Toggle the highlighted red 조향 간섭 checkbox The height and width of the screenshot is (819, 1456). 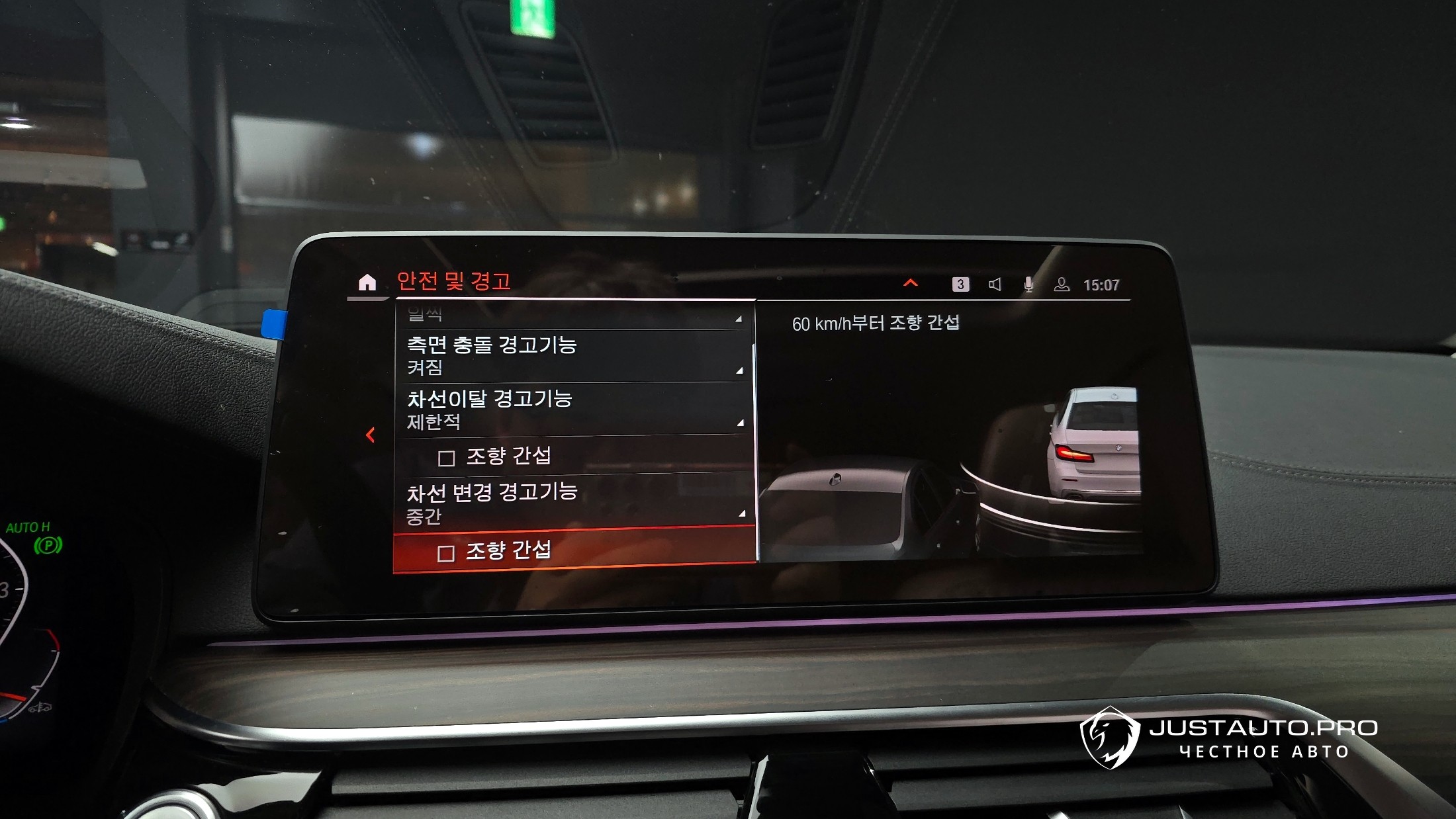(446, 553)
